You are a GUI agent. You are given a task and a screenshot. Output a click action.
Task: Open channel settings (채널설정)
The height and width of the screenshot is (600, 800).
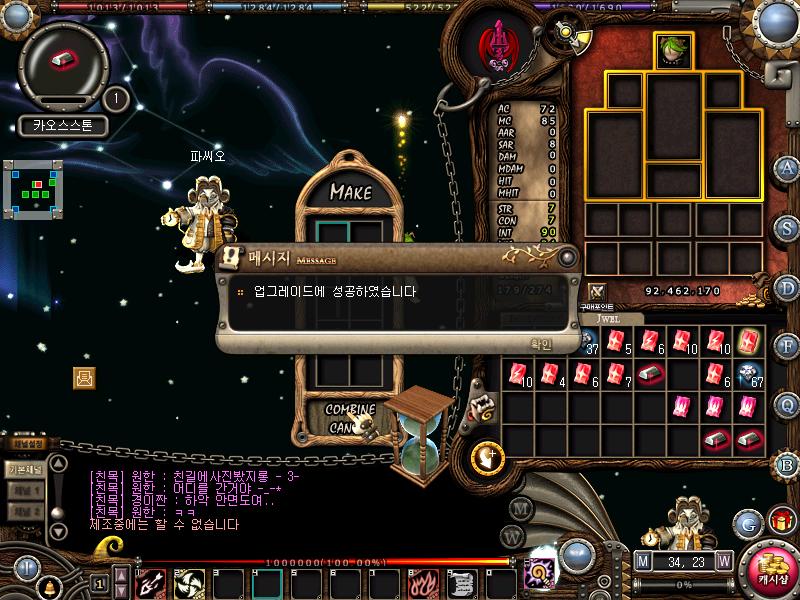tap(26, 444)
